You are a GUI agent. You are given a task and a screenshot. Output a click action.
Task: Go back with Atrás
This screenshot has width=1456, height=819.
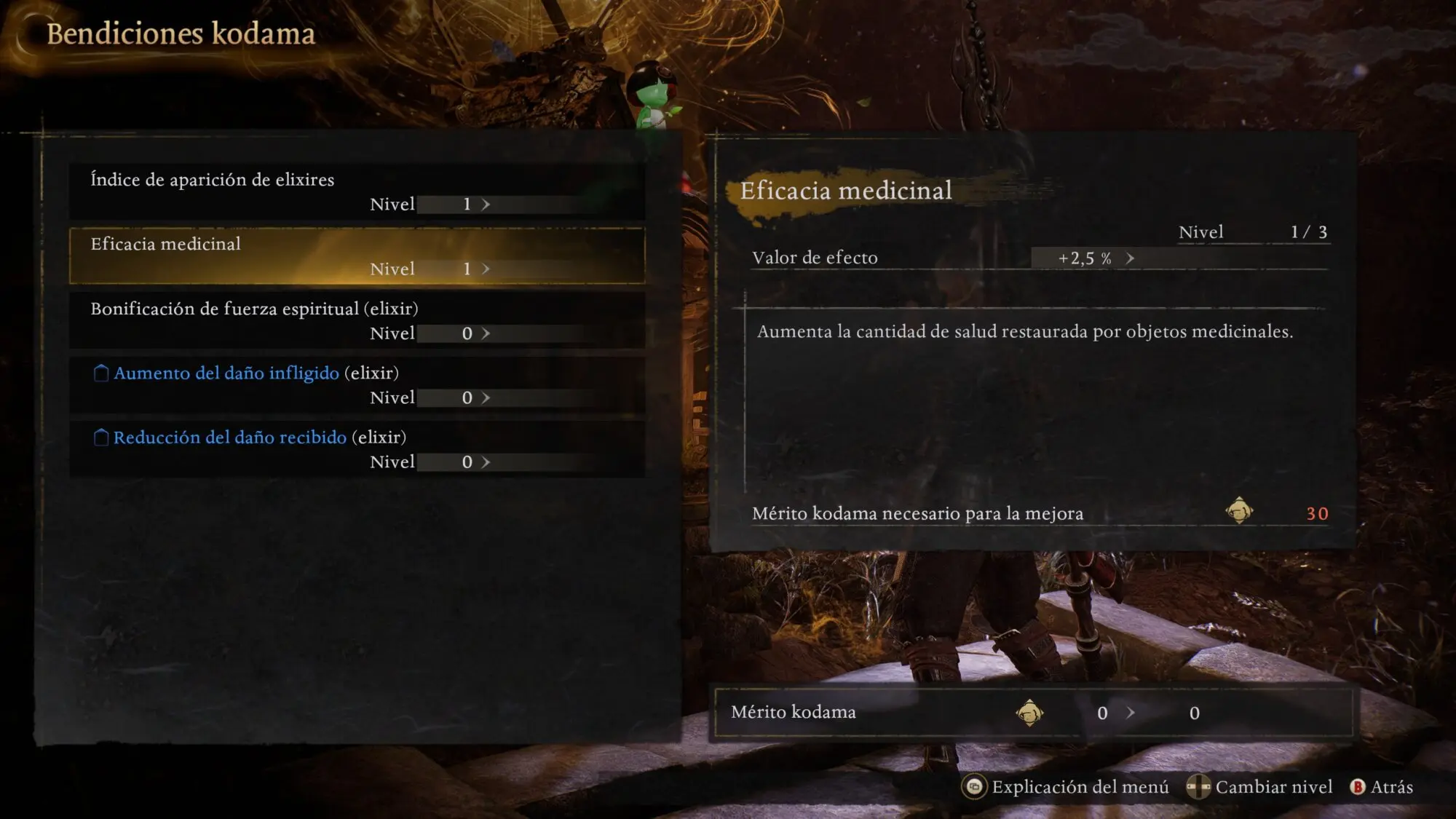pos(1382,787)
